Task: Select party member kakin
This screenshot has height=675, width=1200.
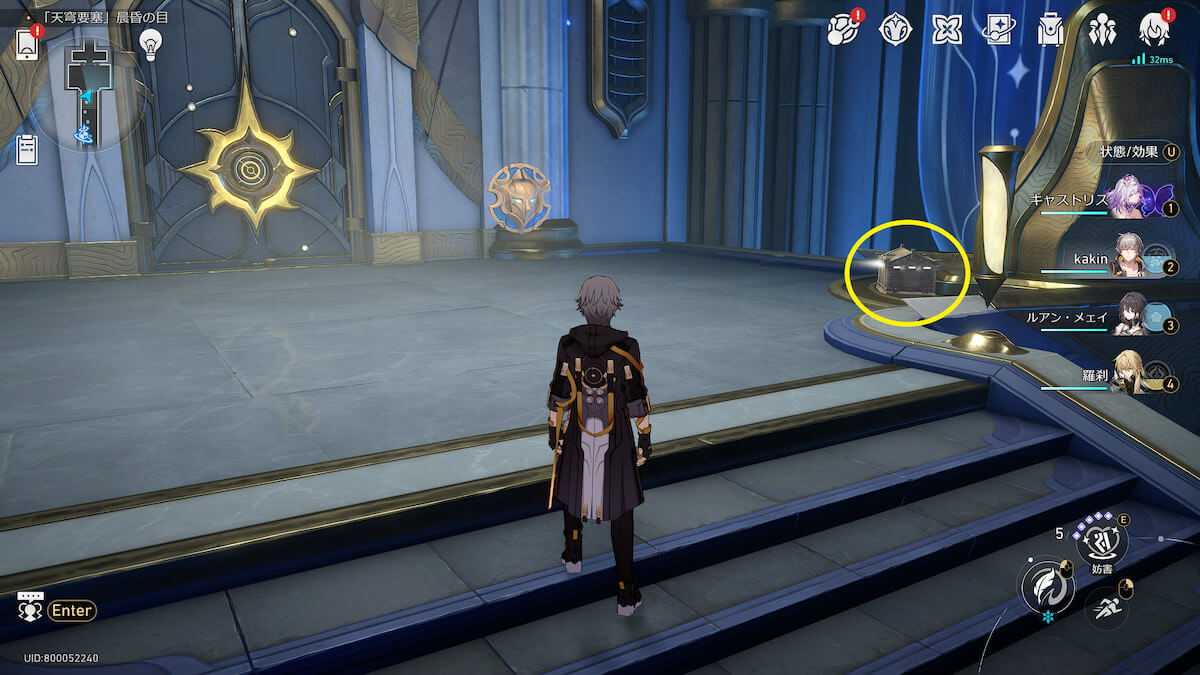Action: pyautogui.click(x=1128, y=259)
